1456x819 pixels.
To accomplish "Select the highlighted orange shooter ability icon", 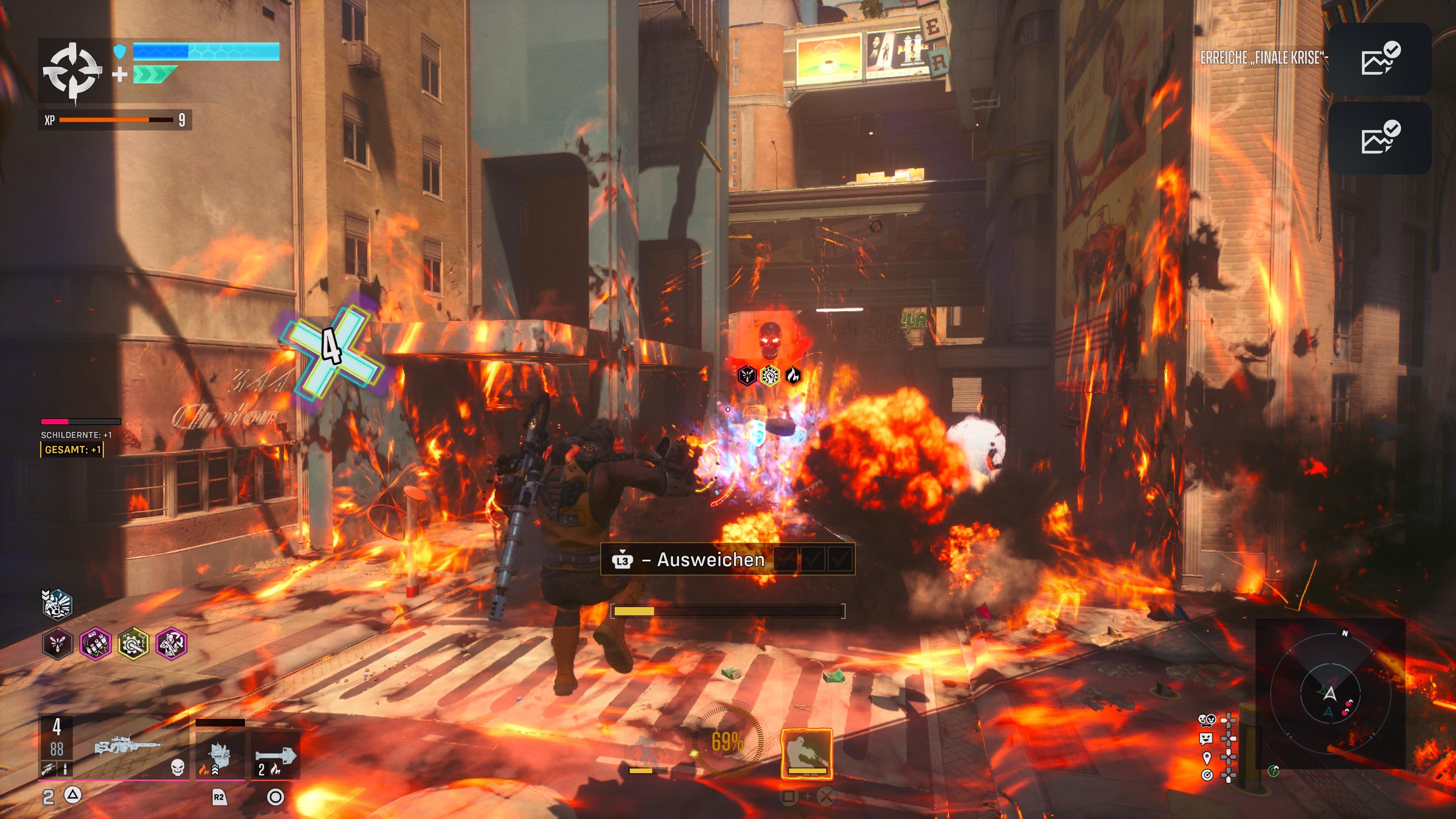I will pyautogui.click(x=806, y=752).
